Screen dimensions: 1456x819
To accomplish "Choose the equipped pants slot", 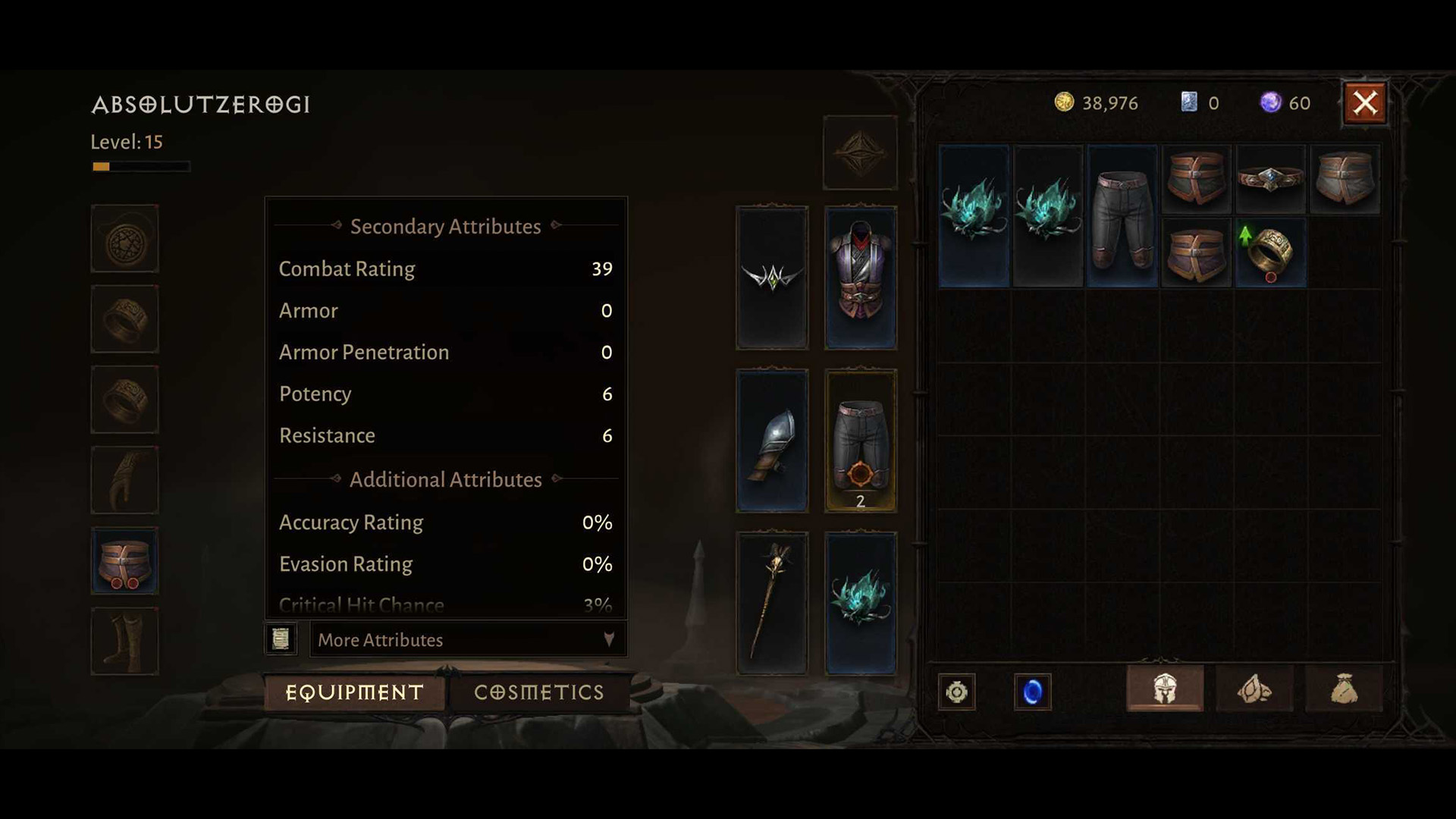I will coord(860,441).
